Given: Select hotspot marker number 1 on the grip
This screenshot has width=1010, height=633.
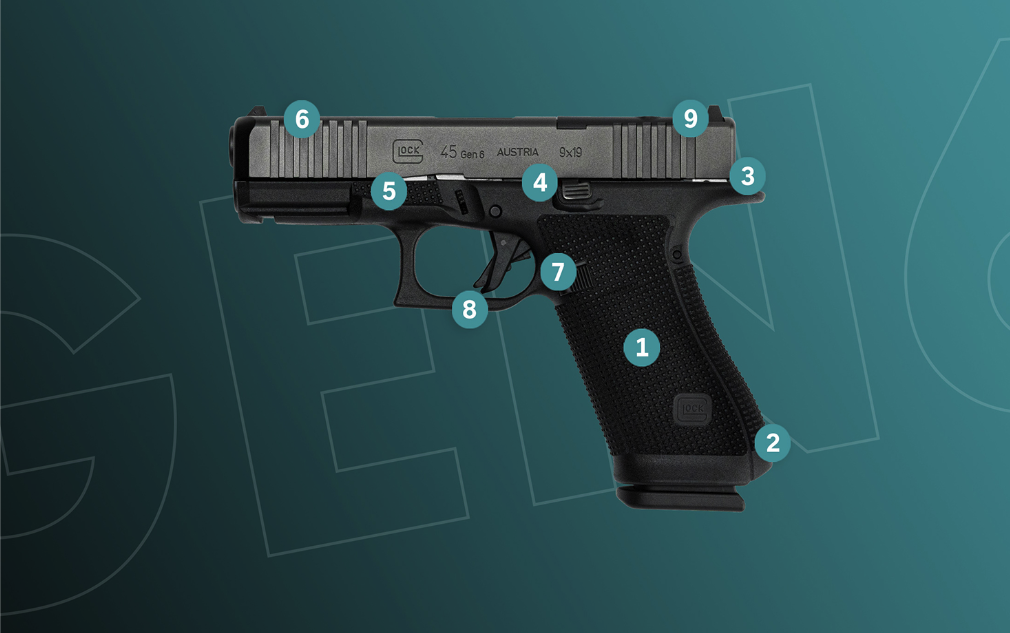Looking at the screenshot, I should 641,347.
